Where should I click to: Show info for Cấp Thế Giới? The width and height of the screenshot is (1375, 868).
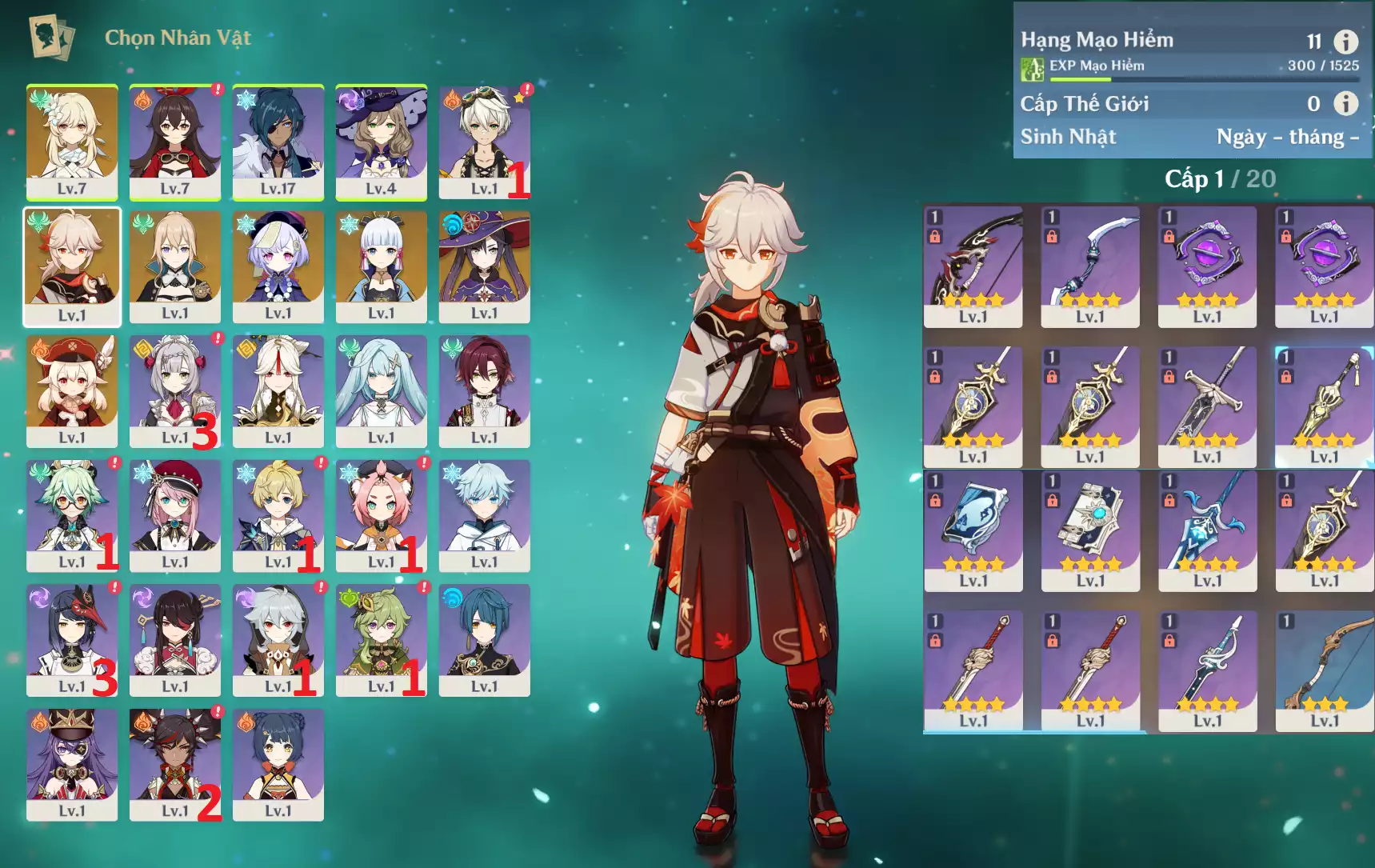pyautogui.click(x=1345, y=103)
